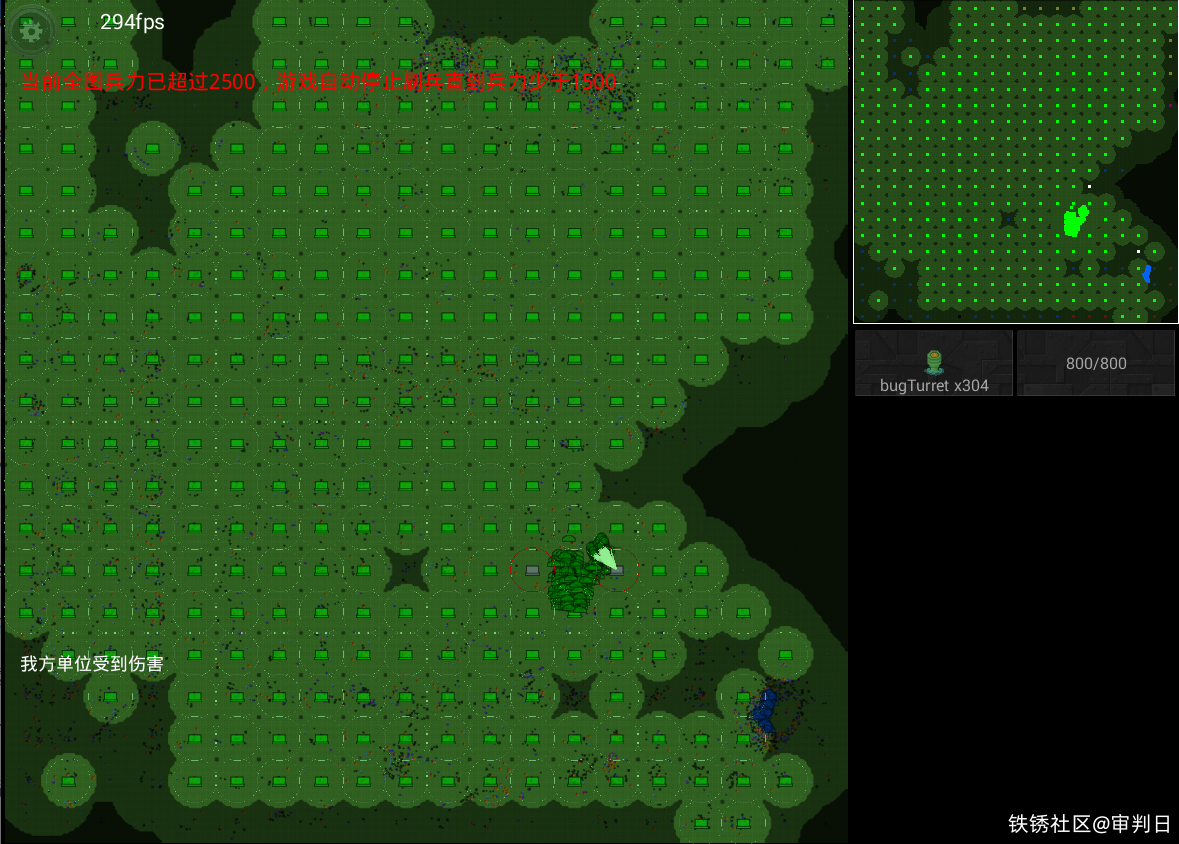Click the minimap overview
The width and height of the screenshot is (1179, 844).
point(1015,161)
